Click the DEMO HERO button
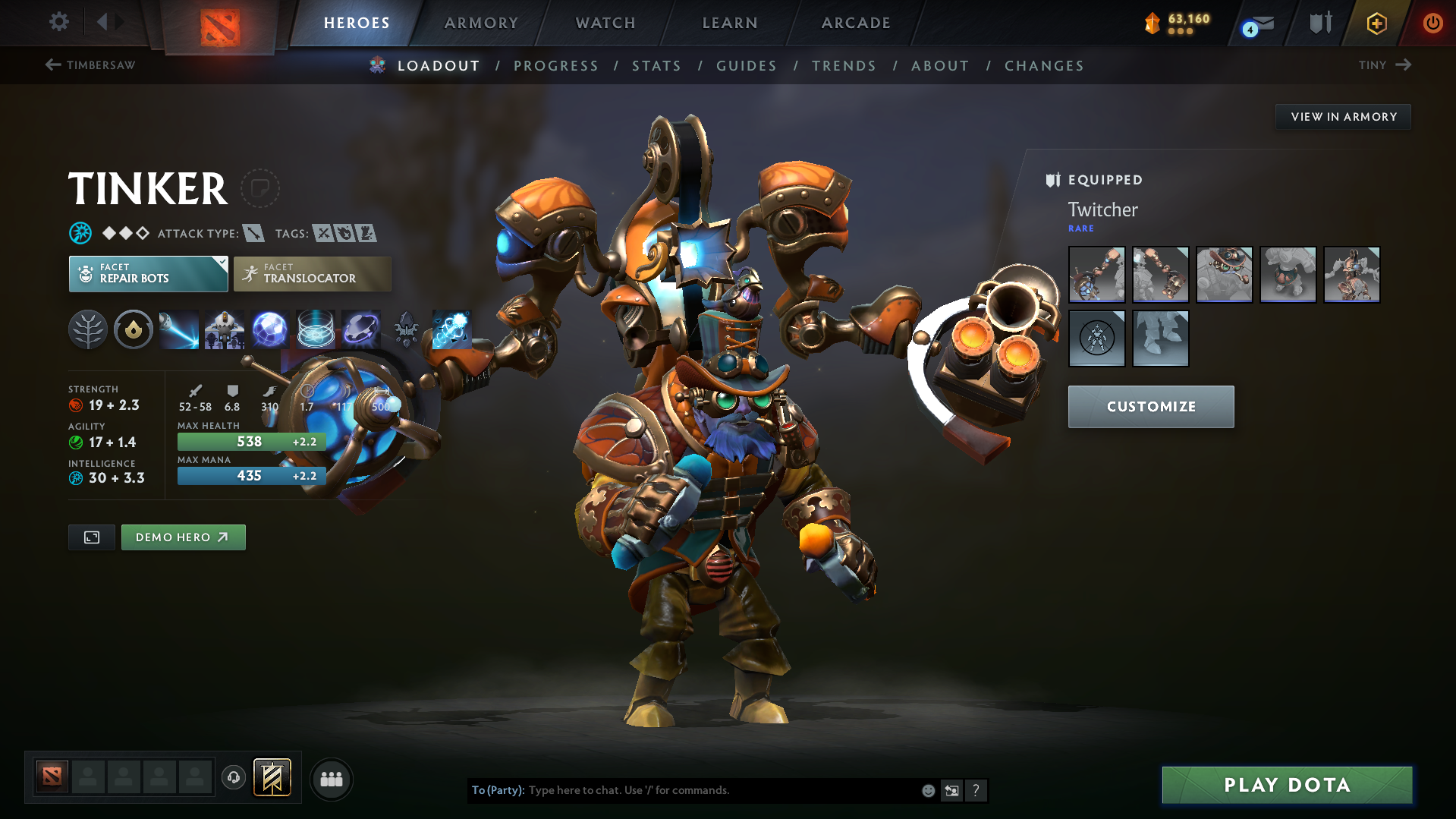1456x819 pixels. pyautogui.click(x=183, y=537)
